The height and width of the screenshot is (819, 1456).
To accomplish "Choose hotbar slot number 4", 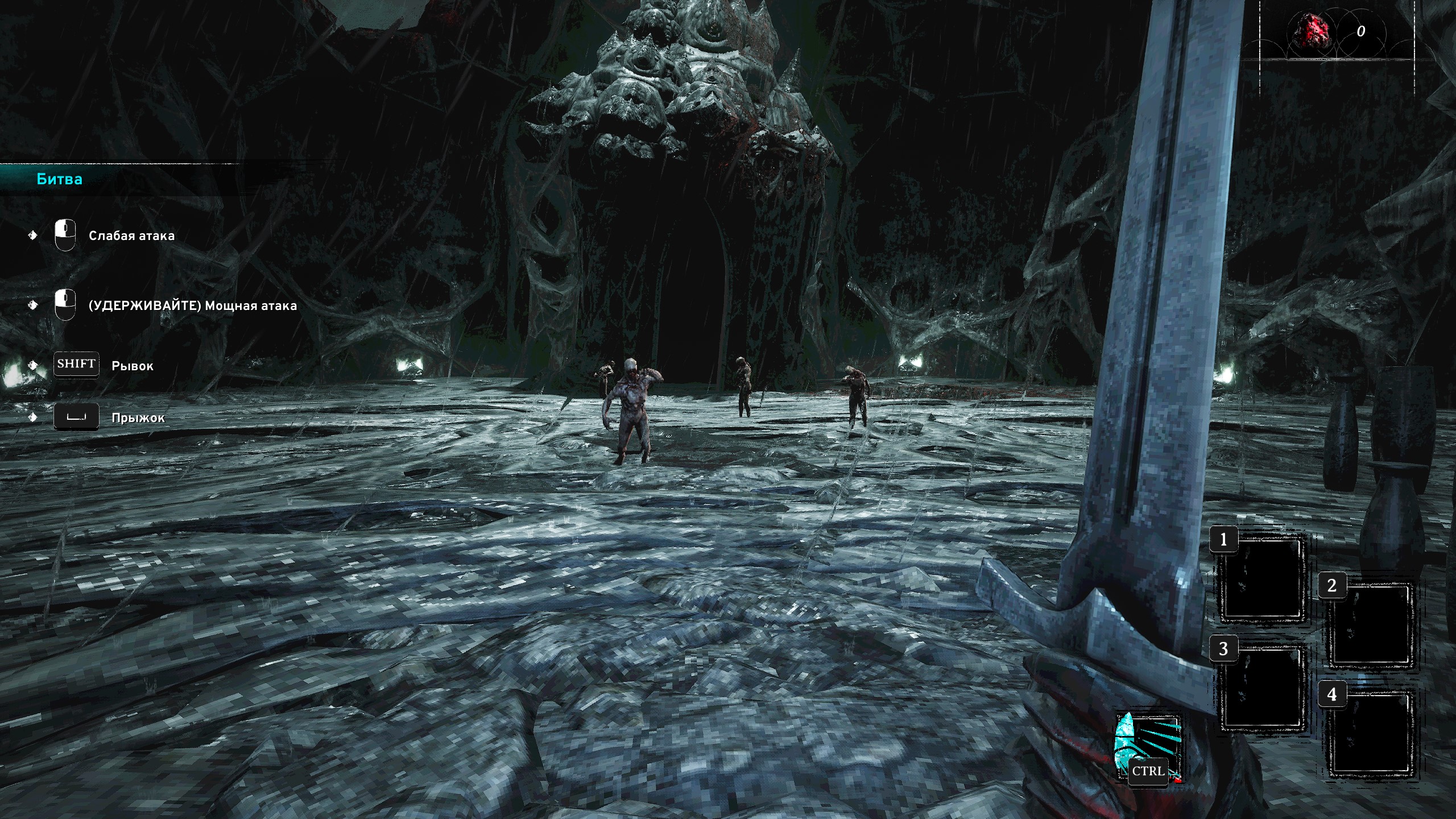I will tap(1370, 734).
